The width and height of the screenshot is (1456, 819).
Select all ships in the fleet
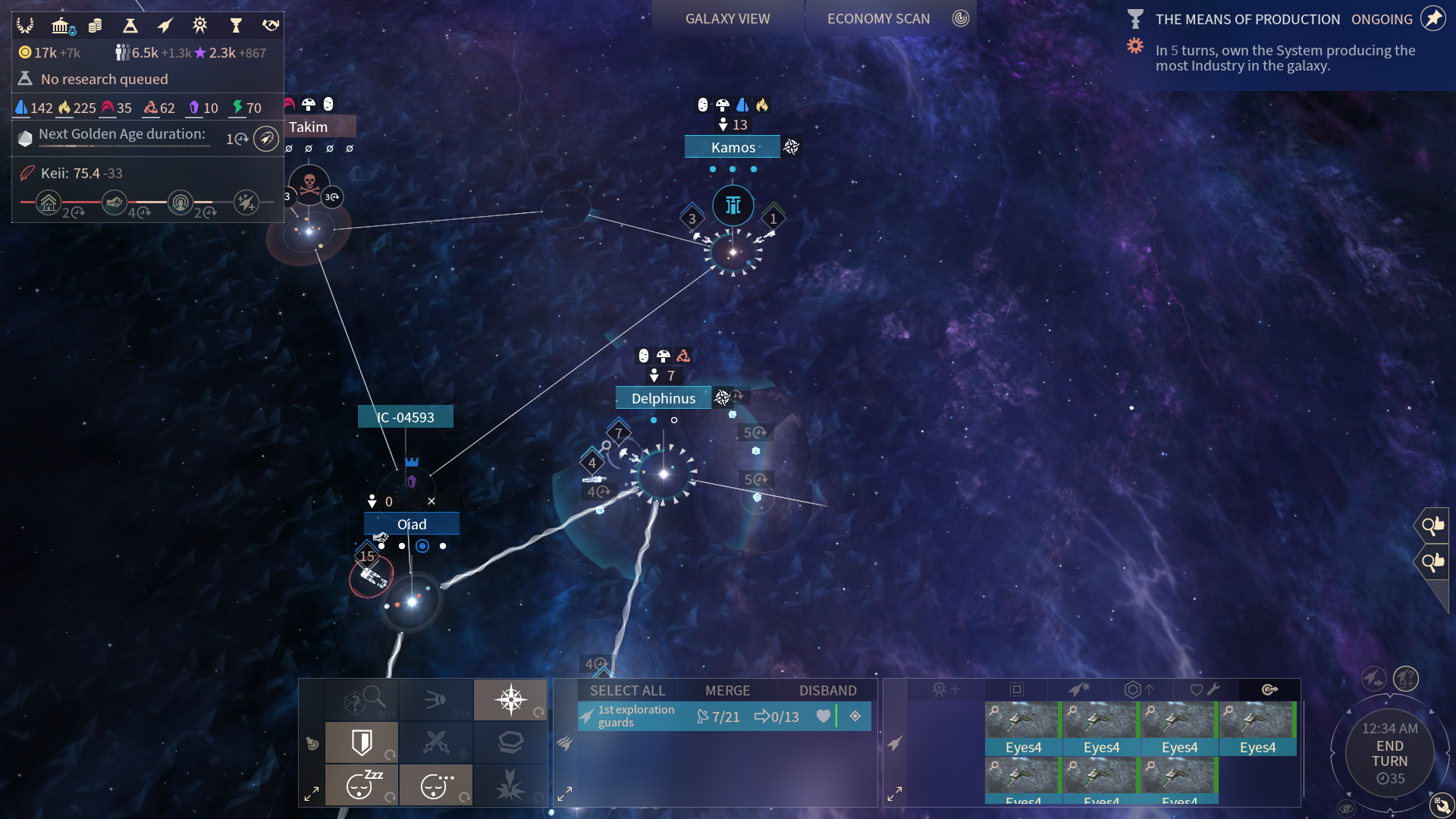[x=627, y=690]
